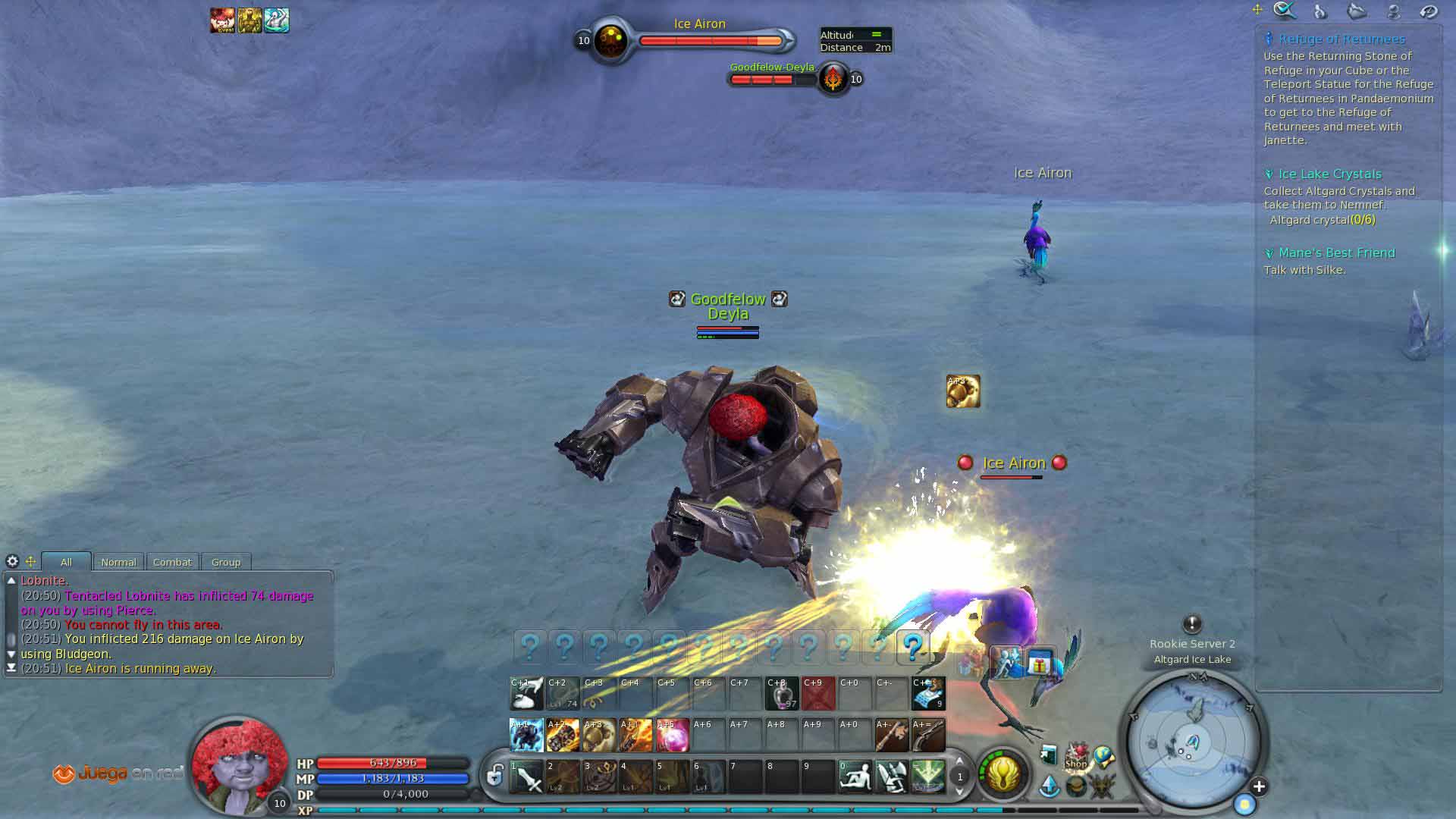Open chat settings gear icon
The image size is (1456, 819).
[x=12, y=561]
